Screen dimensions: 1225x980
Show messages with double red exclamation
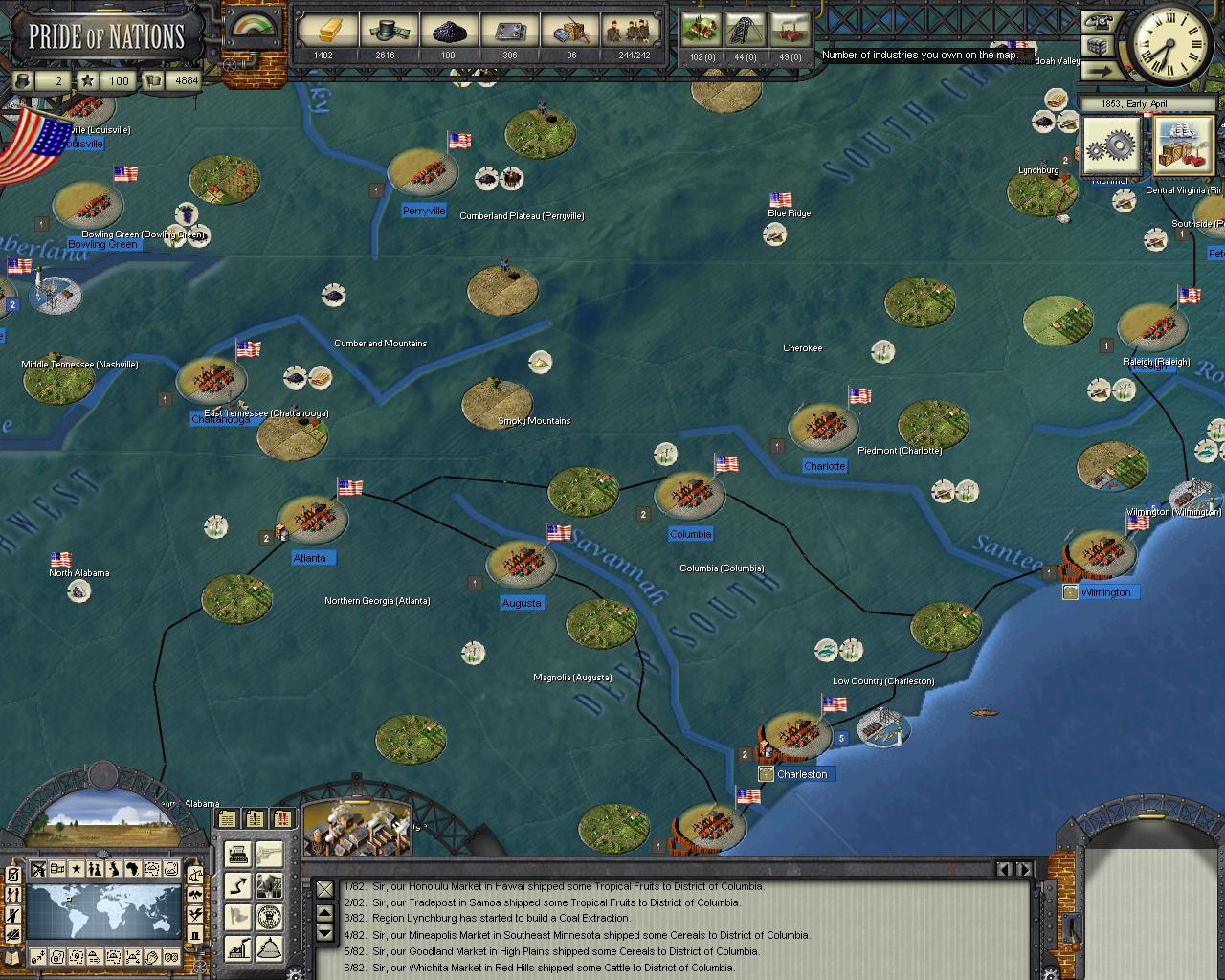coord(282,818)
